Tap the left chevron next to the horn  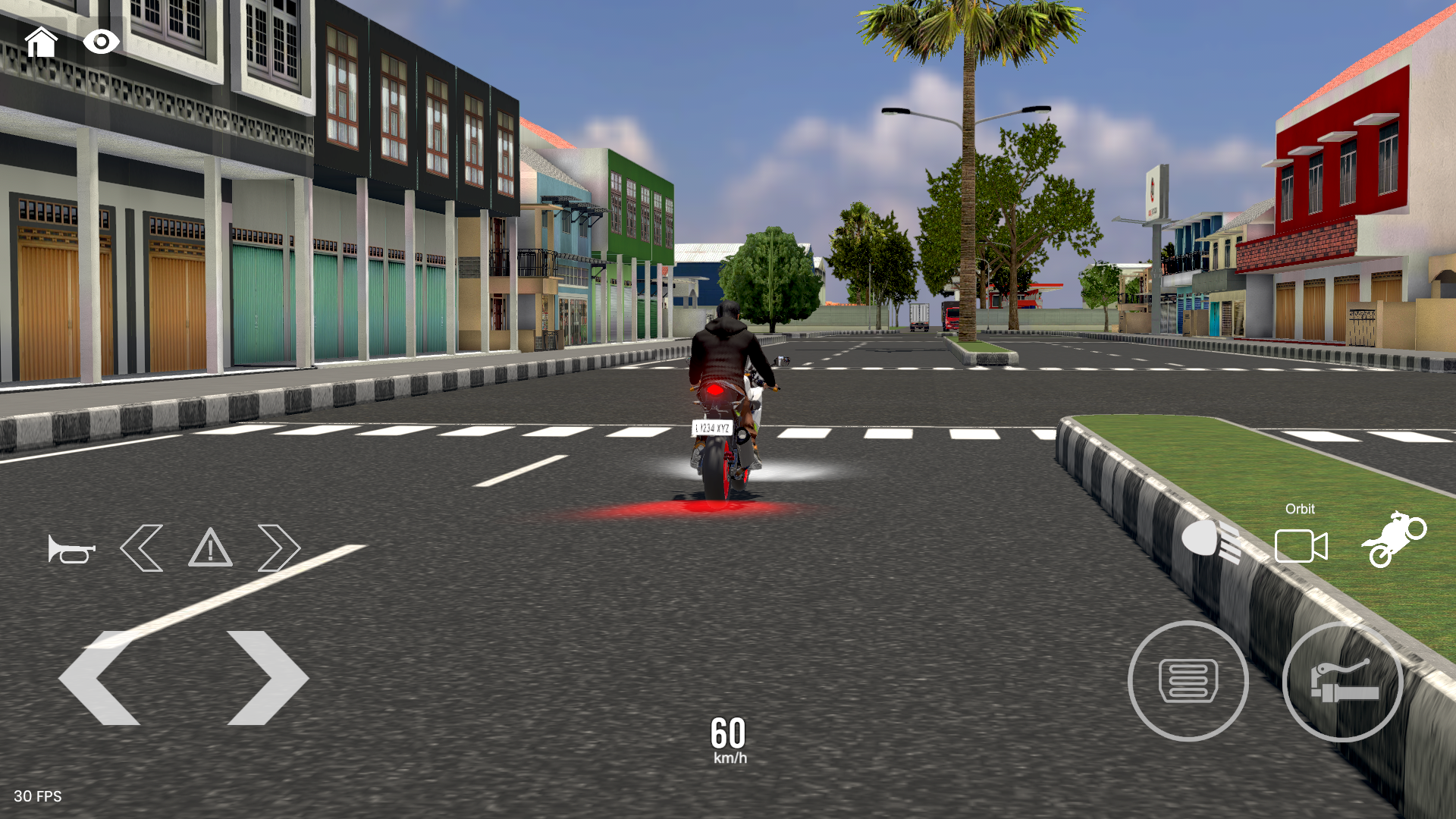pyautogui.click(x=140, y=547)
